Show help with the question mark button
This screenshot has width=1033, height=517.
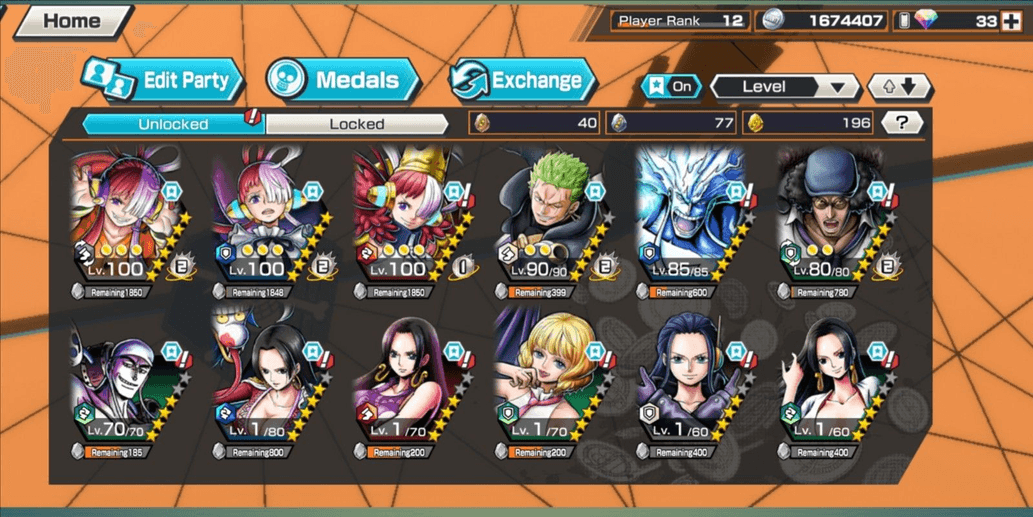[902, 123]
